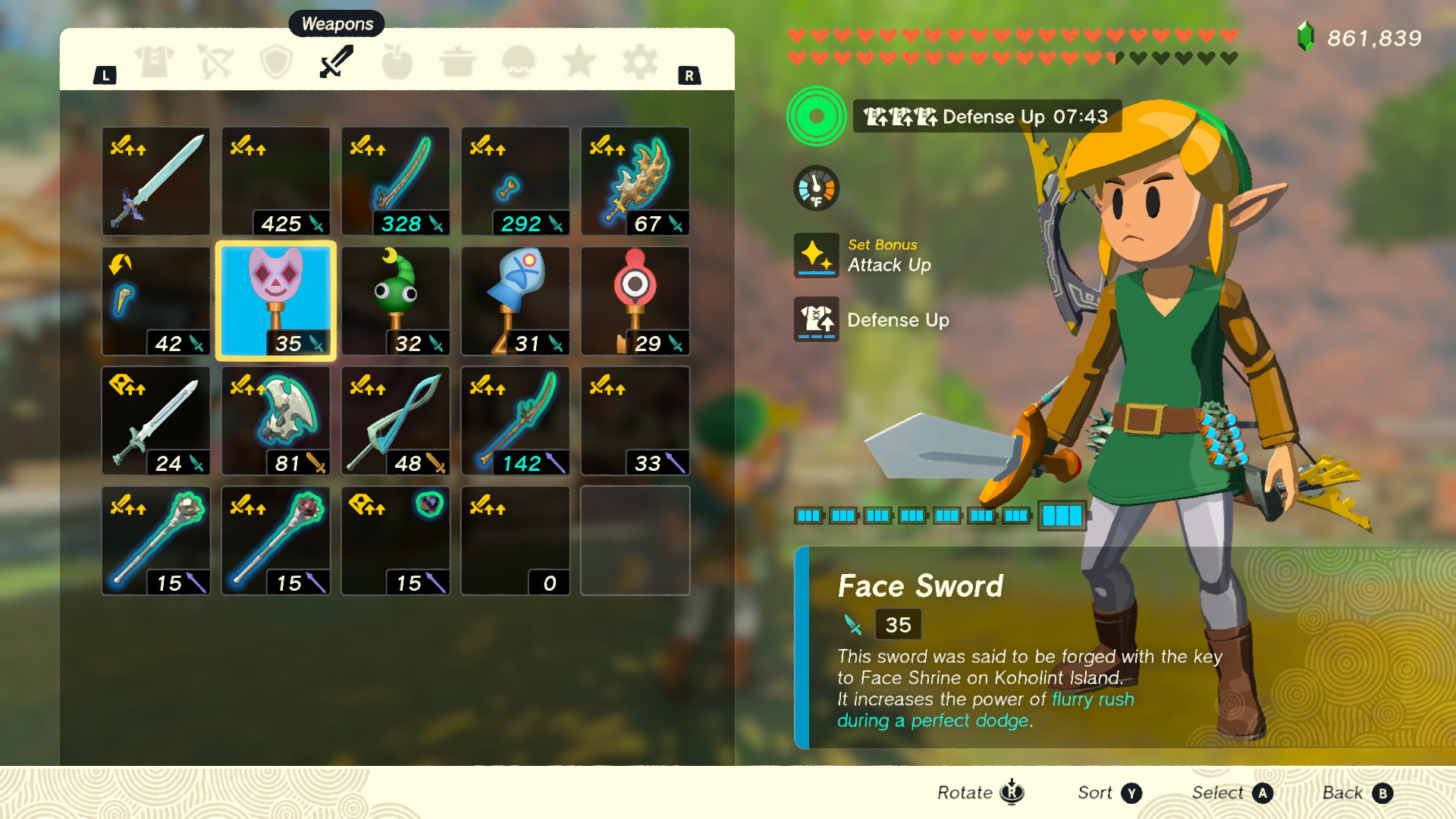Open the flurry rush glossary link

(1092, 699)
